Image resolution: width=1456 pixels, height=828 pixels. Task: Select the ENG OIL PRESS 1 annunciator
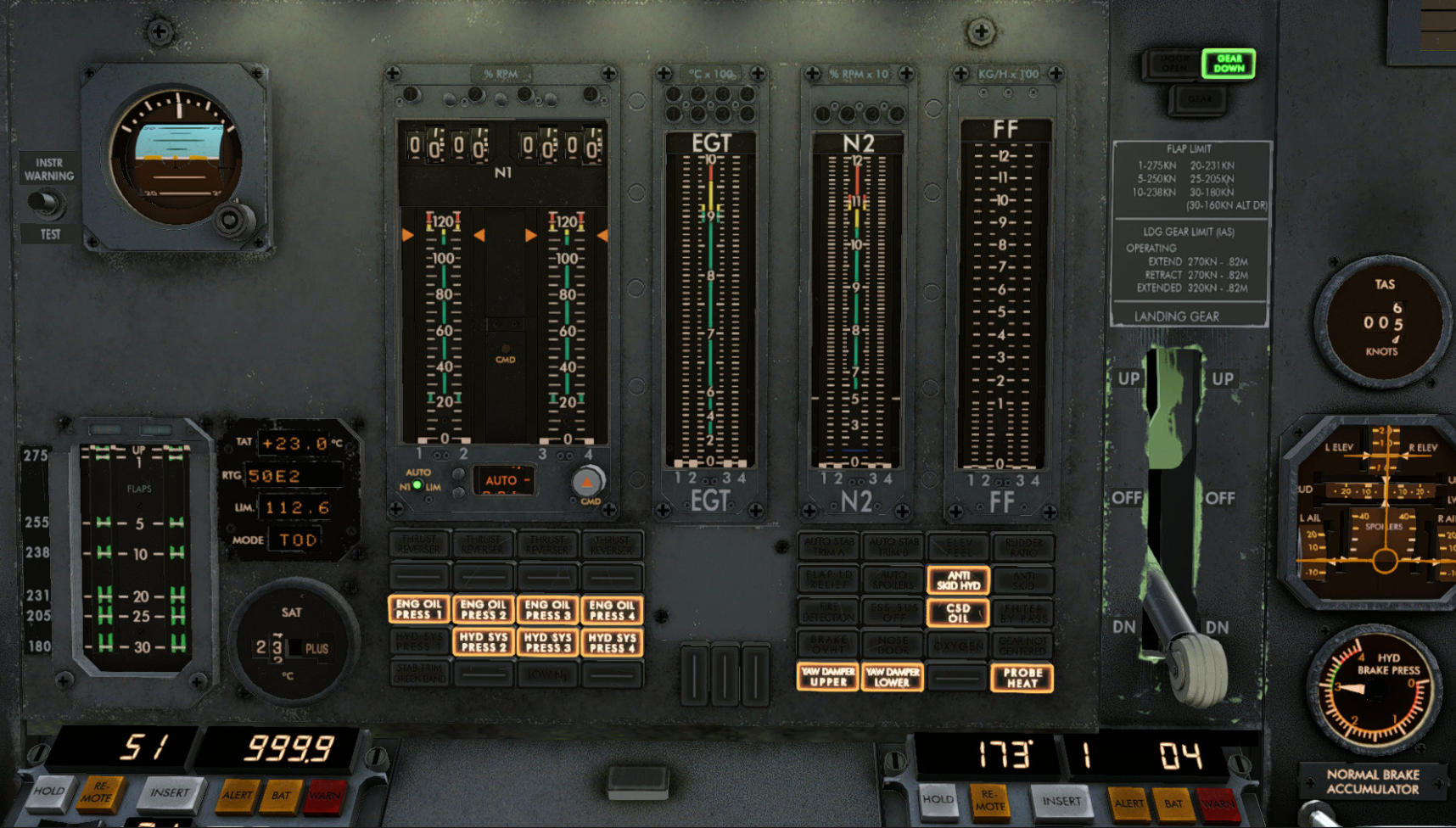[419, 609]
